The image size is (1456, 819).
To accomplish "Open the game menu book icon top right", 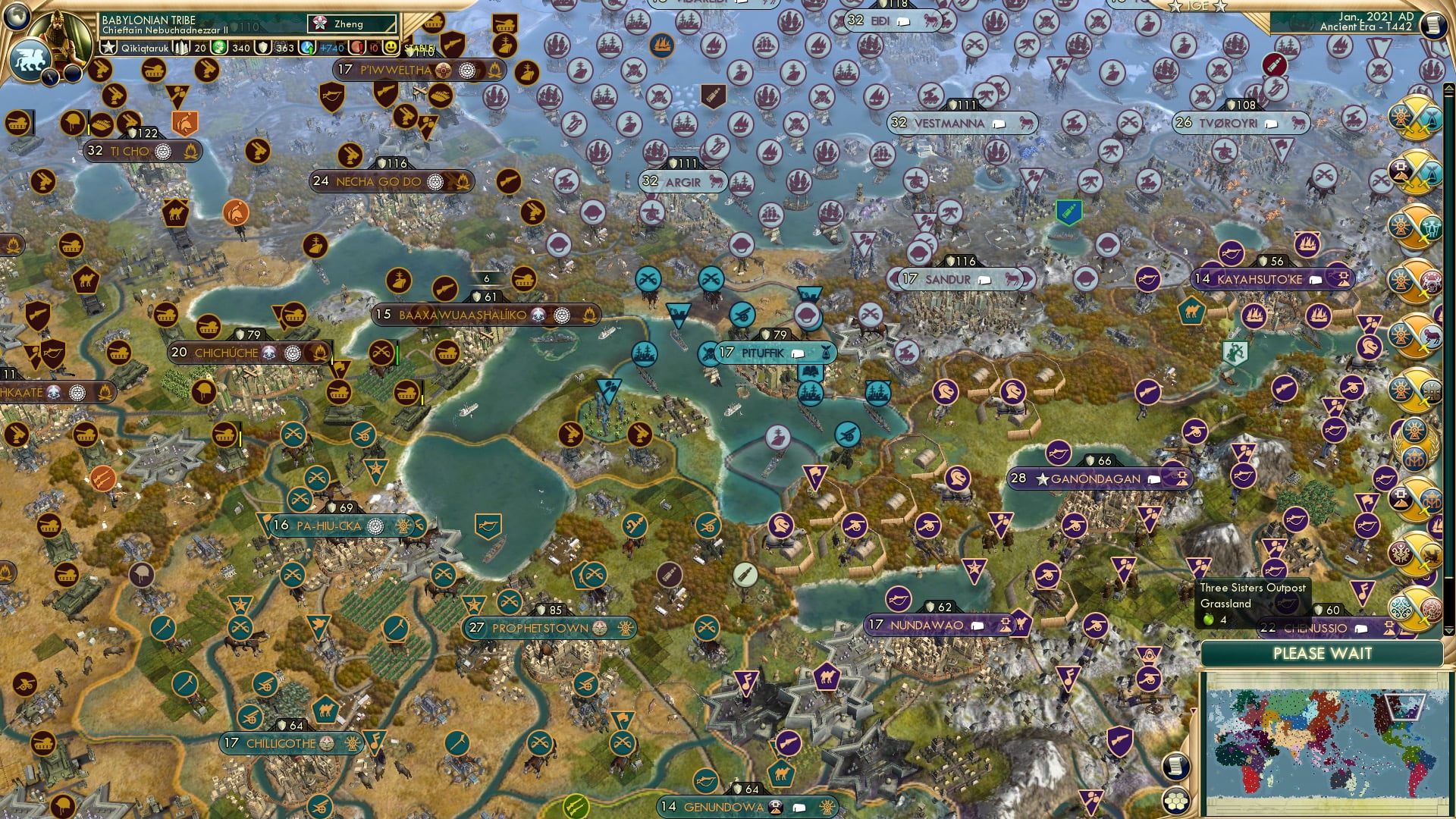I will [1436, 24].
